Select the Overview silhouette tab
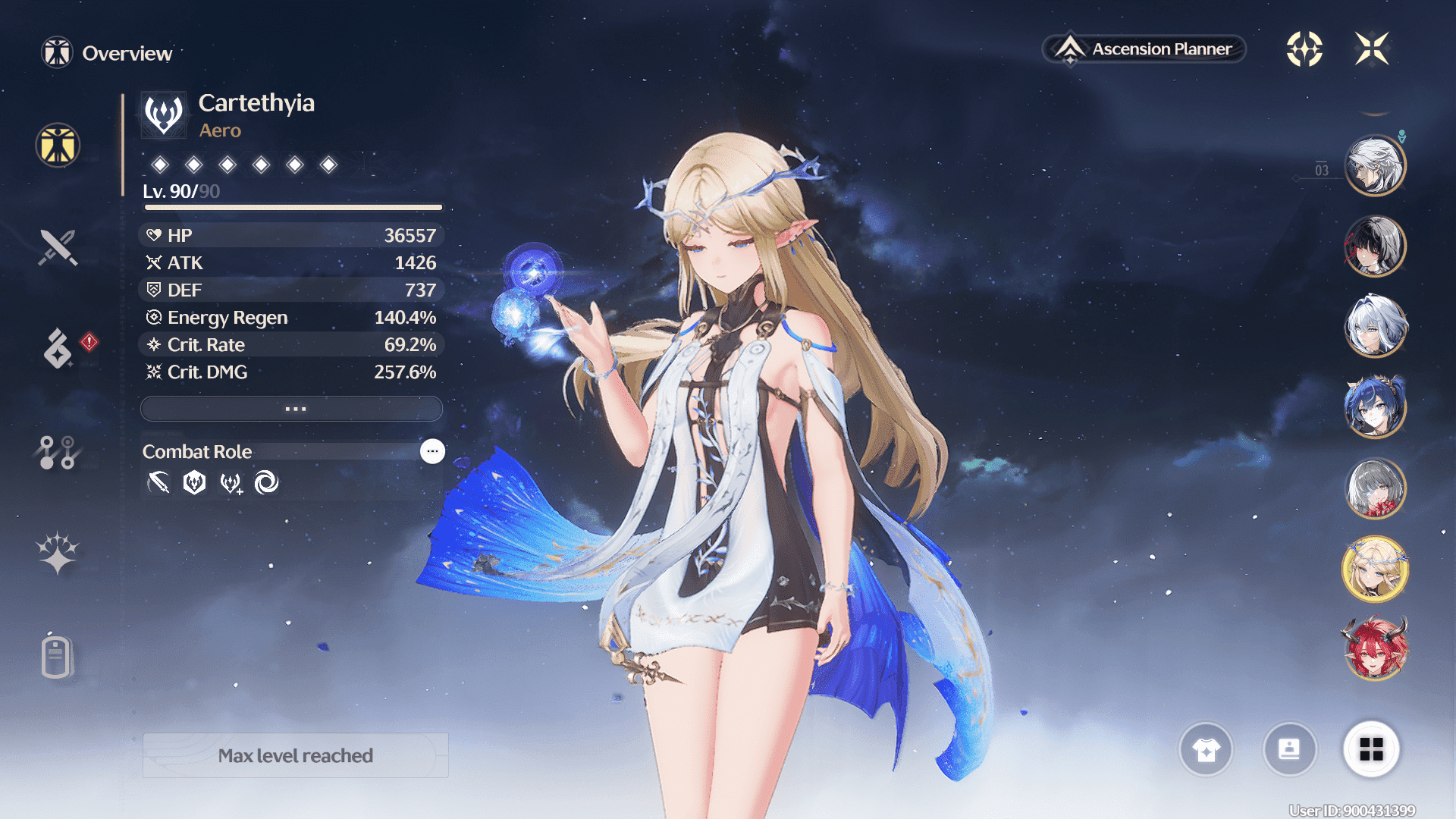This screenshot has height=819, width=1456. point(58,145)
